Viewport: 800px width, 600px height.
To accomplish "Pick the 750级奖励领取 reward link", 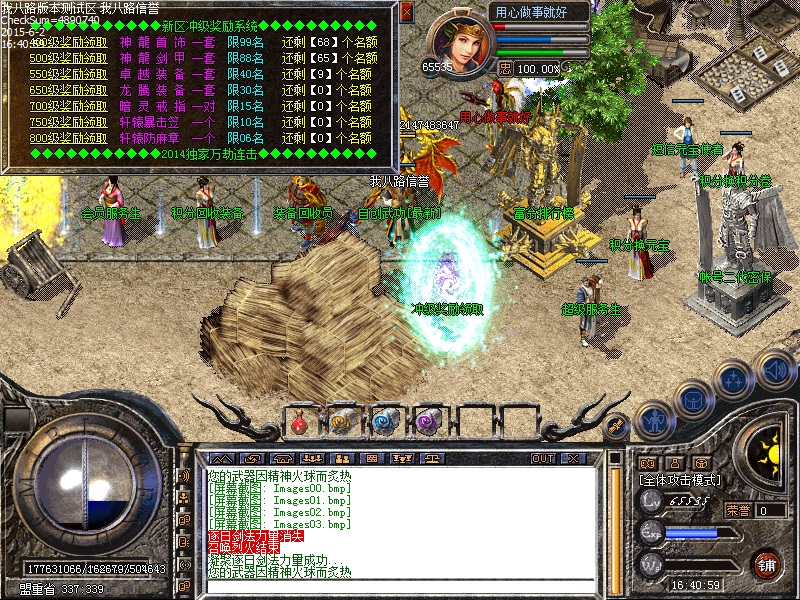I will click(x=68, y=121).
